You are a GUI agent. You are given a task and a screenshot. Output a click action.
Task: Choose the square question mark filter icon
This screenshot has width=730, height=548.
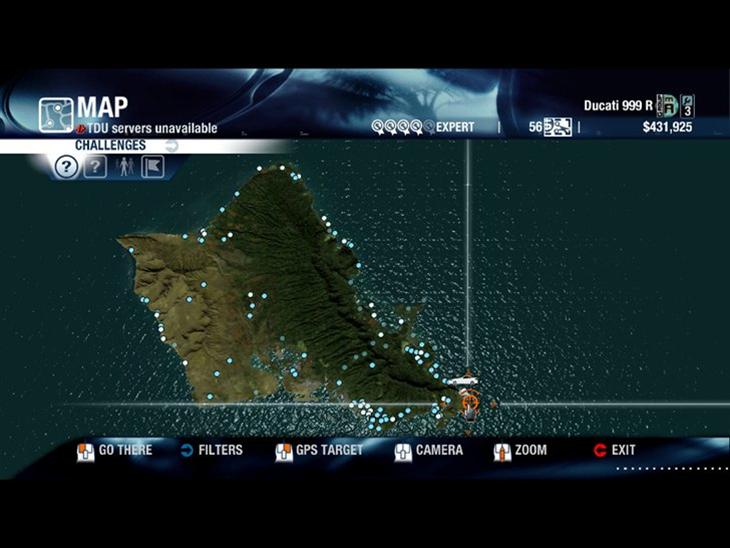coord(94,167)
